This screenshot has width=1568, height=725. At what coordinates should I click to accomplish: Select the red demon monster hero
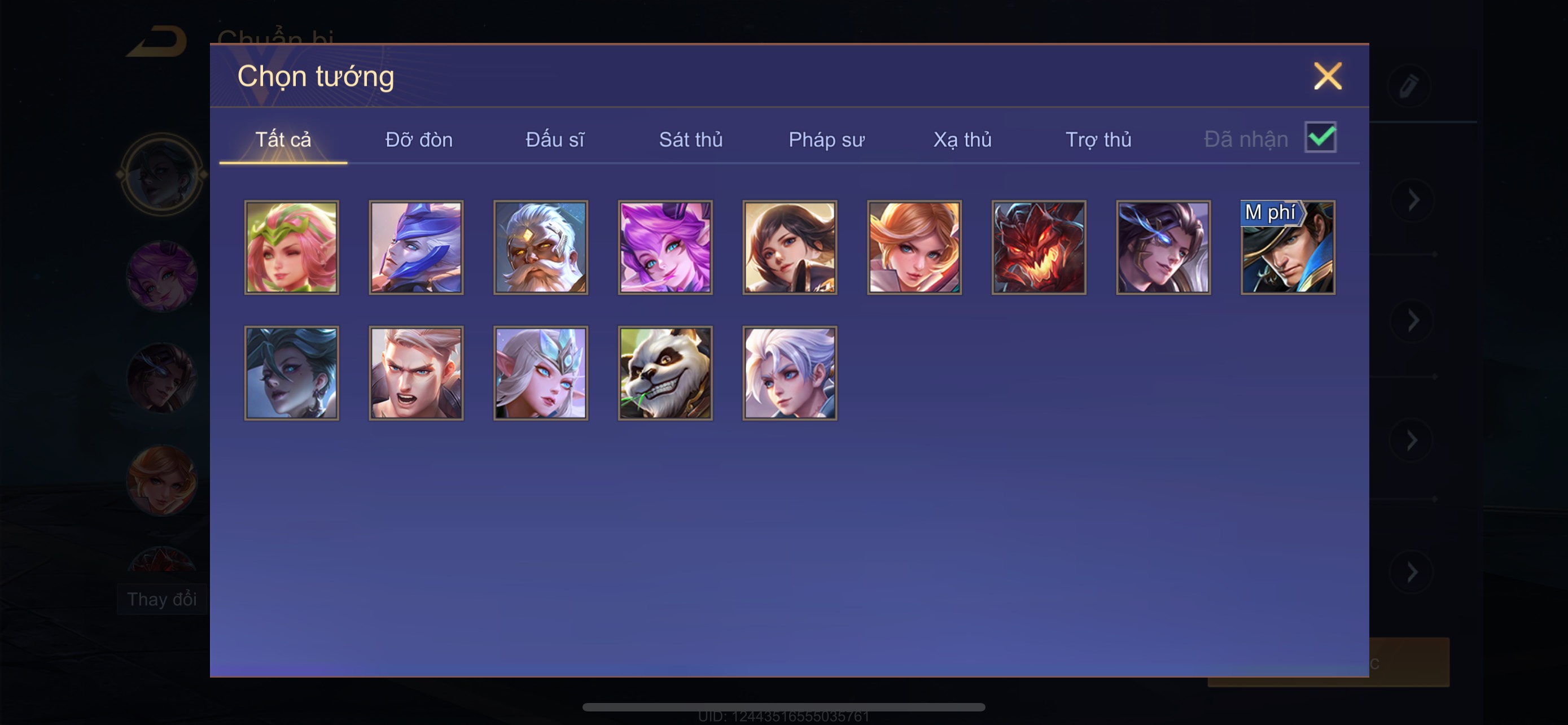[x=1039, y=248]
